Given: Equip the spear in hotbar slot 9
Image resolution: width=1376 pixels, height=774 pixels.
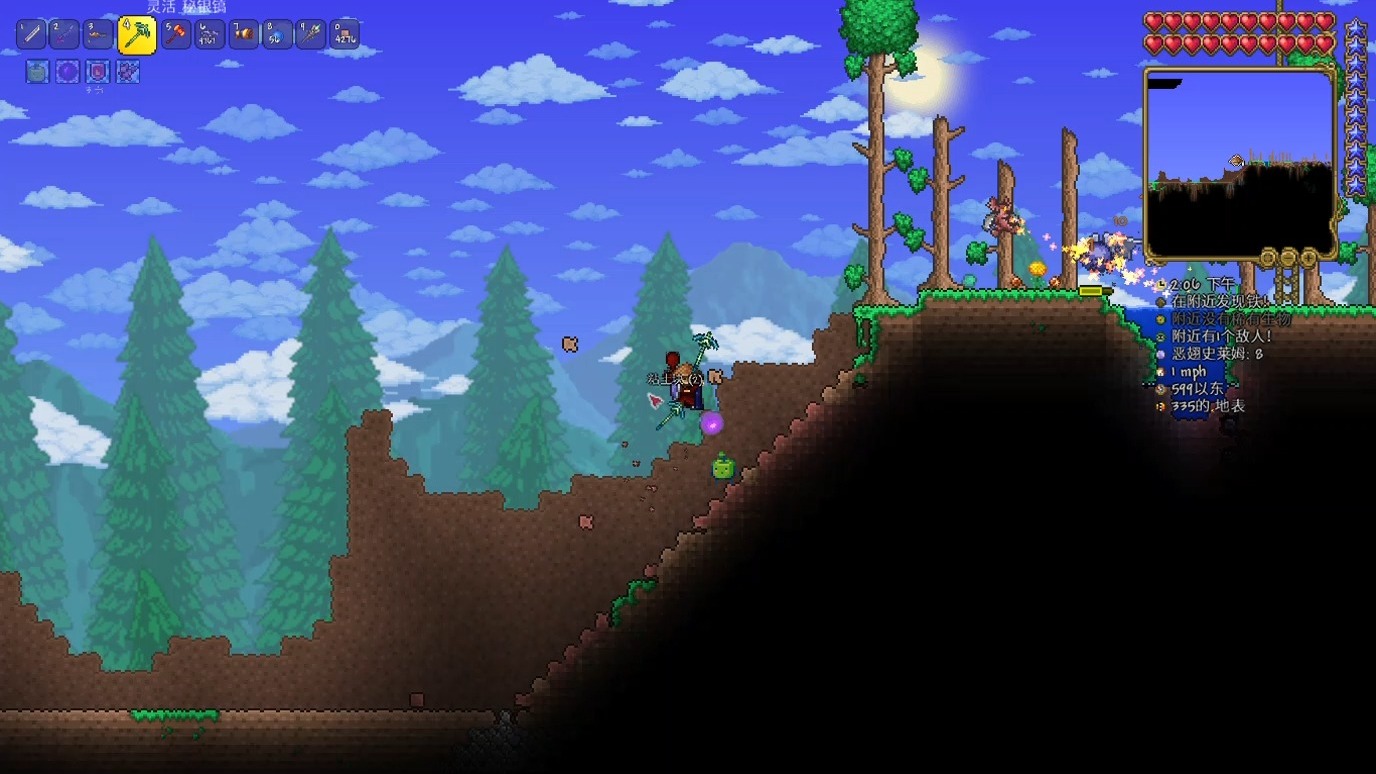Looking at the screenshot, I should tap(311, 35).
